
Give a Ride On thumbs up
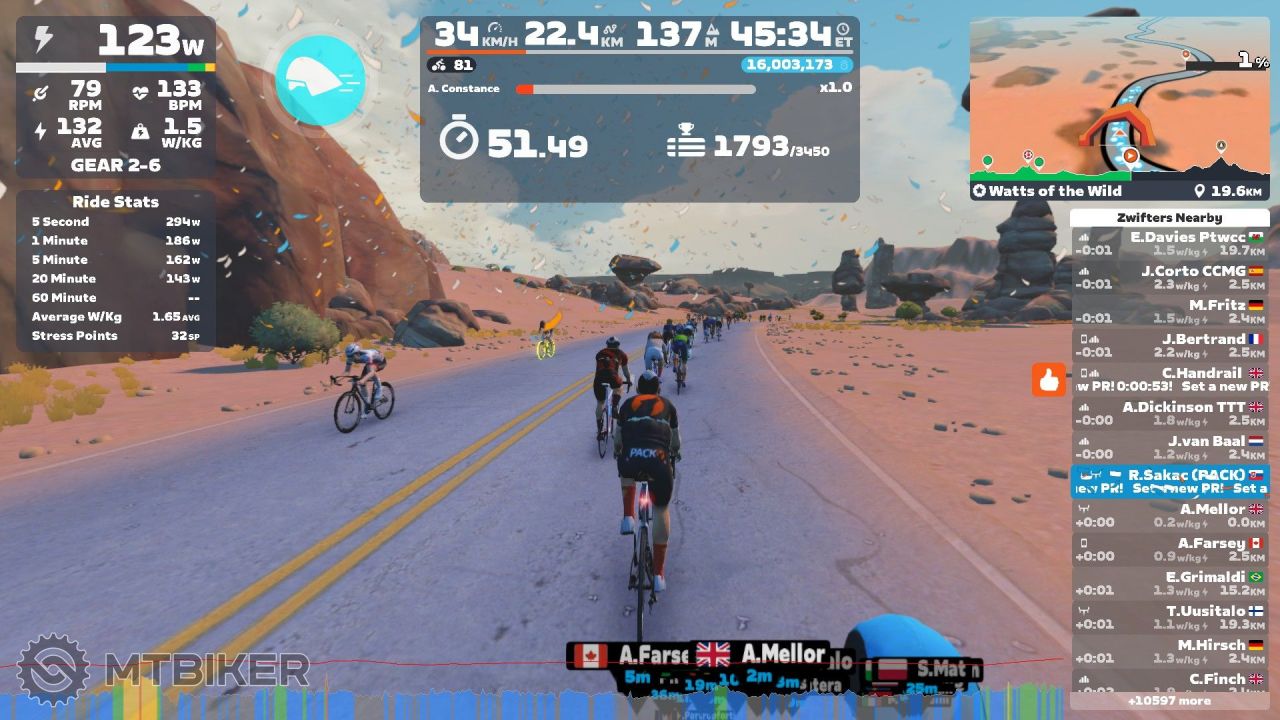1049,380
